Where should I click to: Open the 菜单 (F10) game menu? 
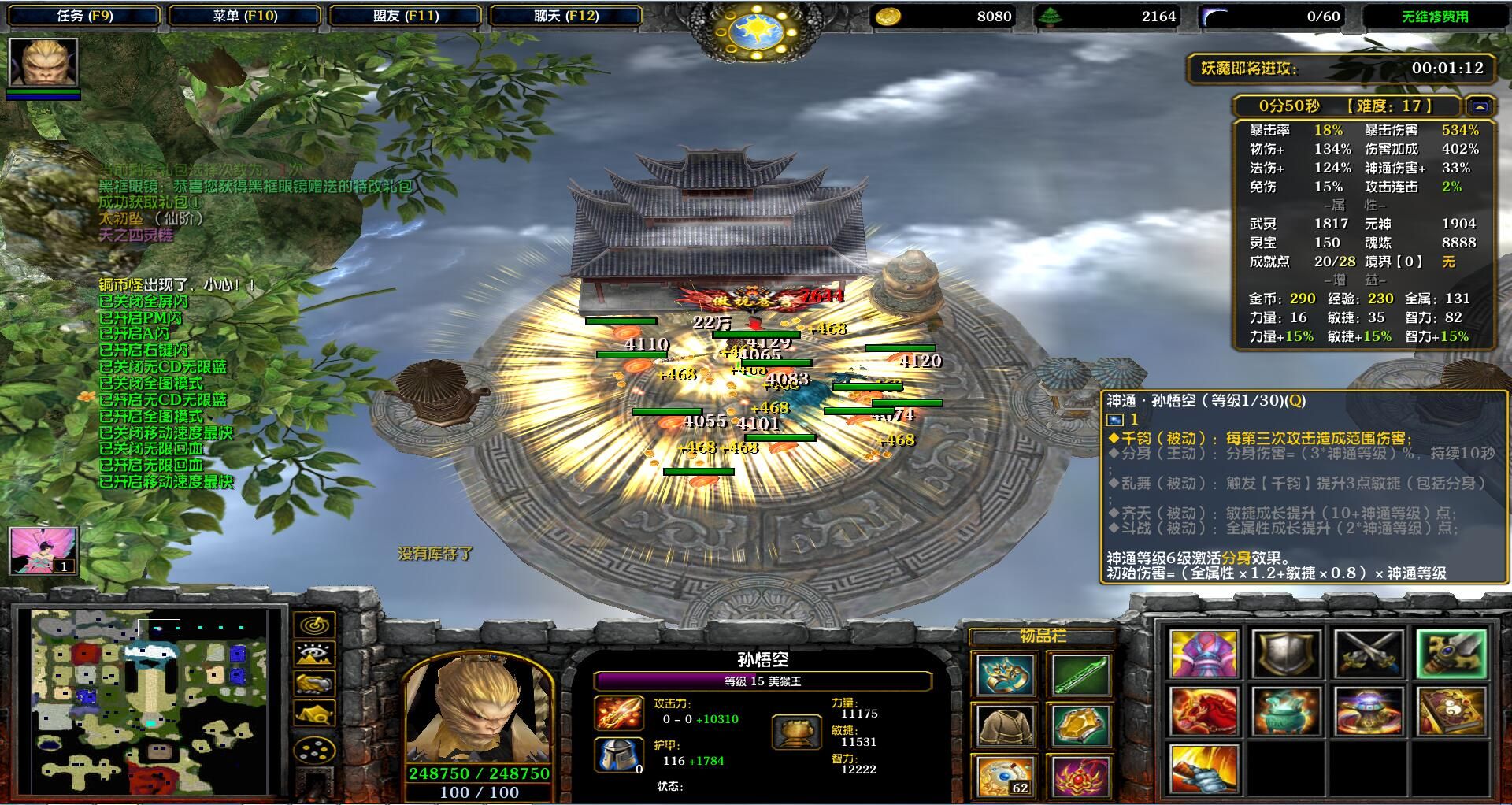(245, 16)
